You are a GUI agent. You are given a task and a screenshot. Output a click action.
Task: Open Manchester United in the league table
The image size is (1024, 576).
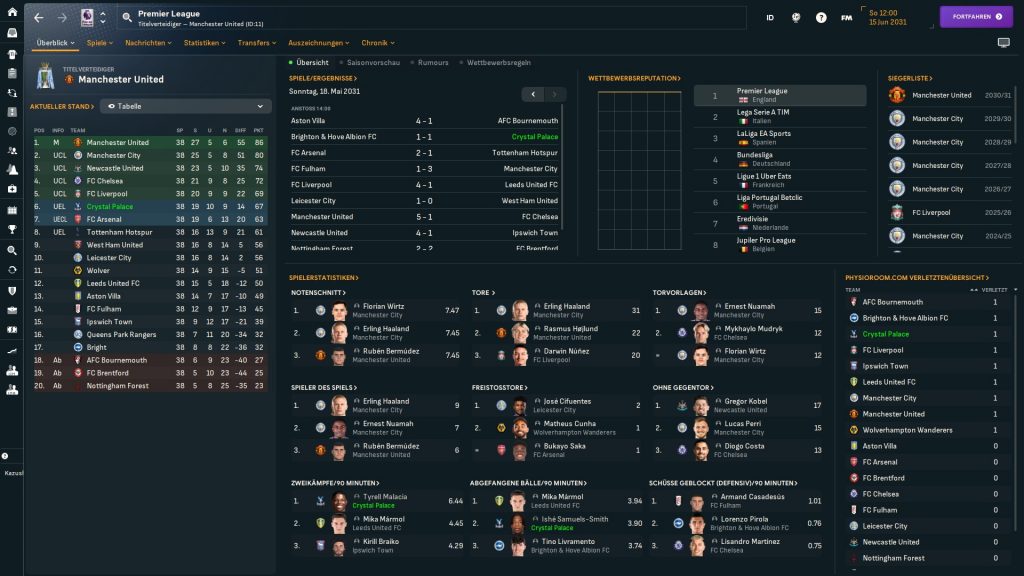coord(117,142)
